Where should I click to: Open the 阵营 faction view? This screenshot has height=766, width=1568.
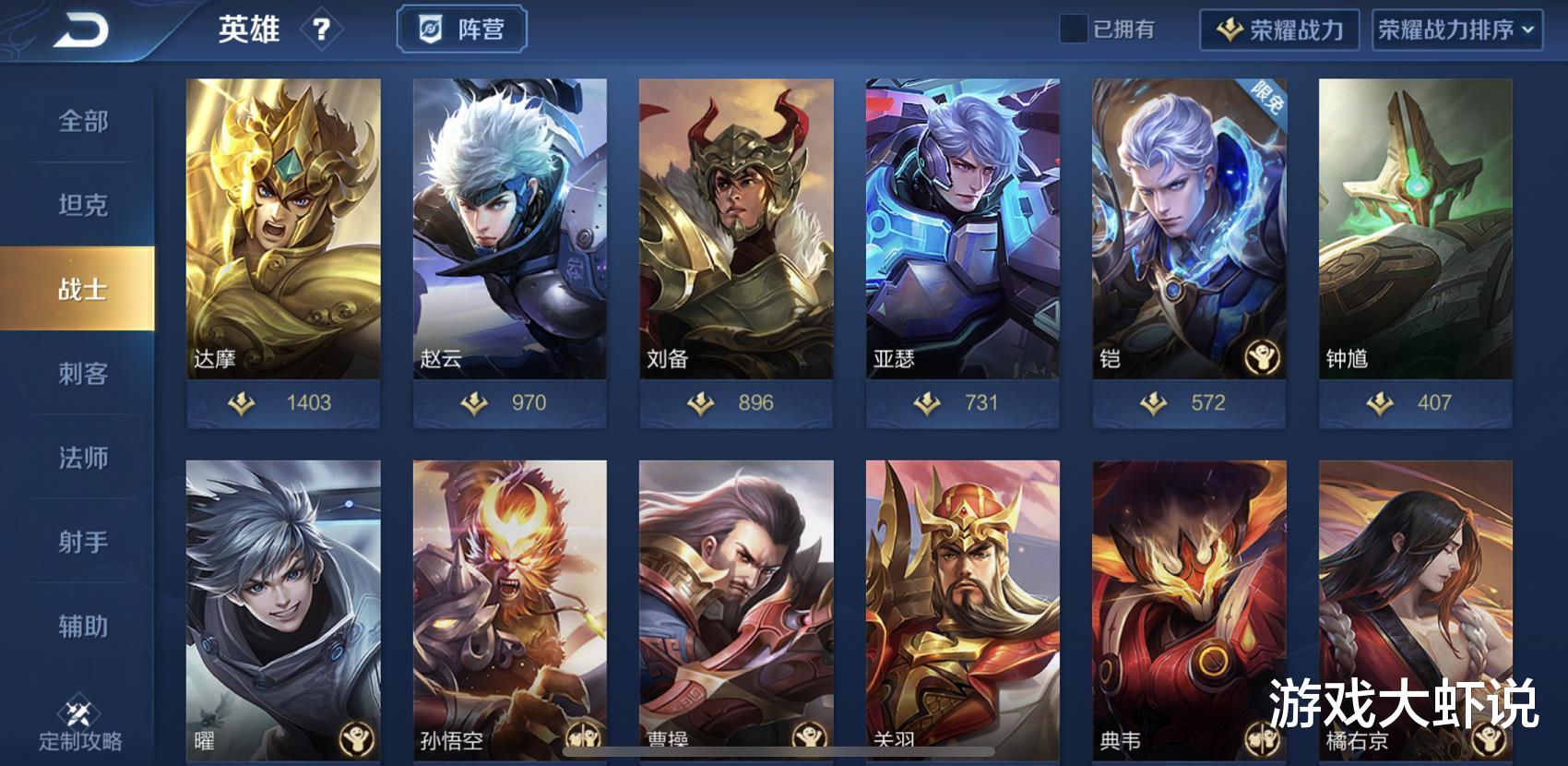tap(461, 29)
